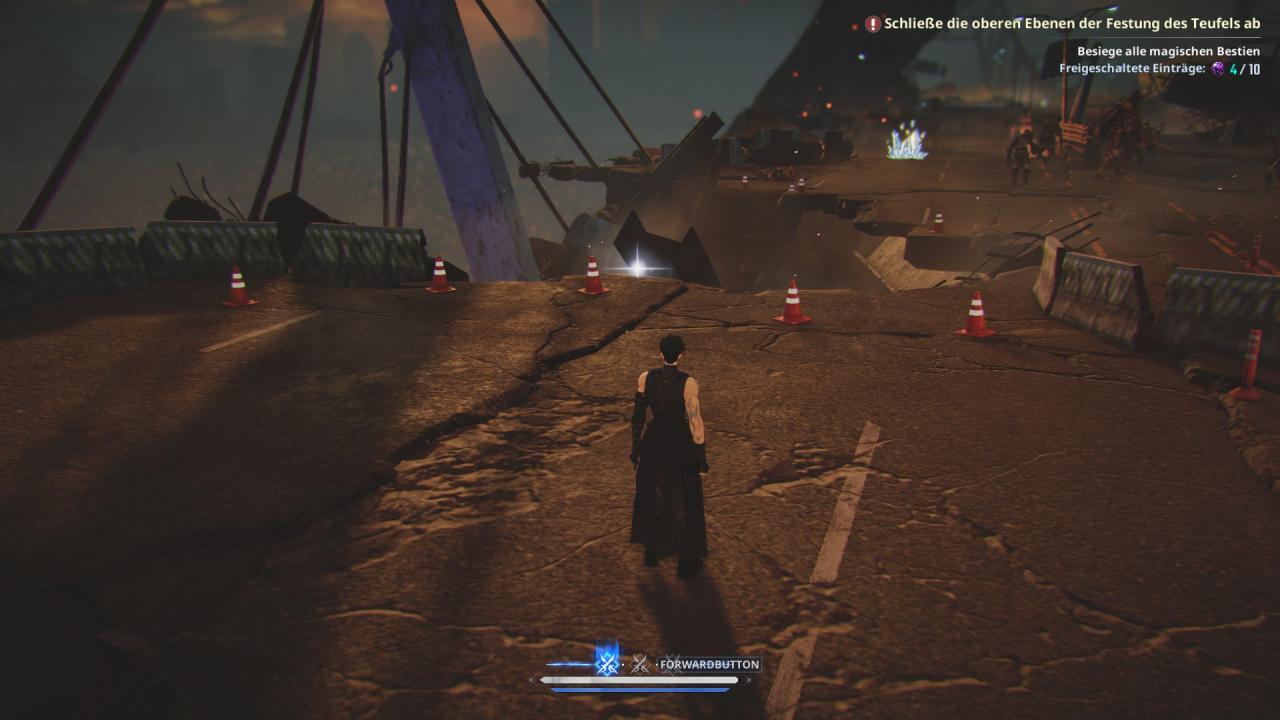The image size is (1280, 720).
Task: Select the quest title about Festung des Teufels
Action: [x=1072, y=23]
